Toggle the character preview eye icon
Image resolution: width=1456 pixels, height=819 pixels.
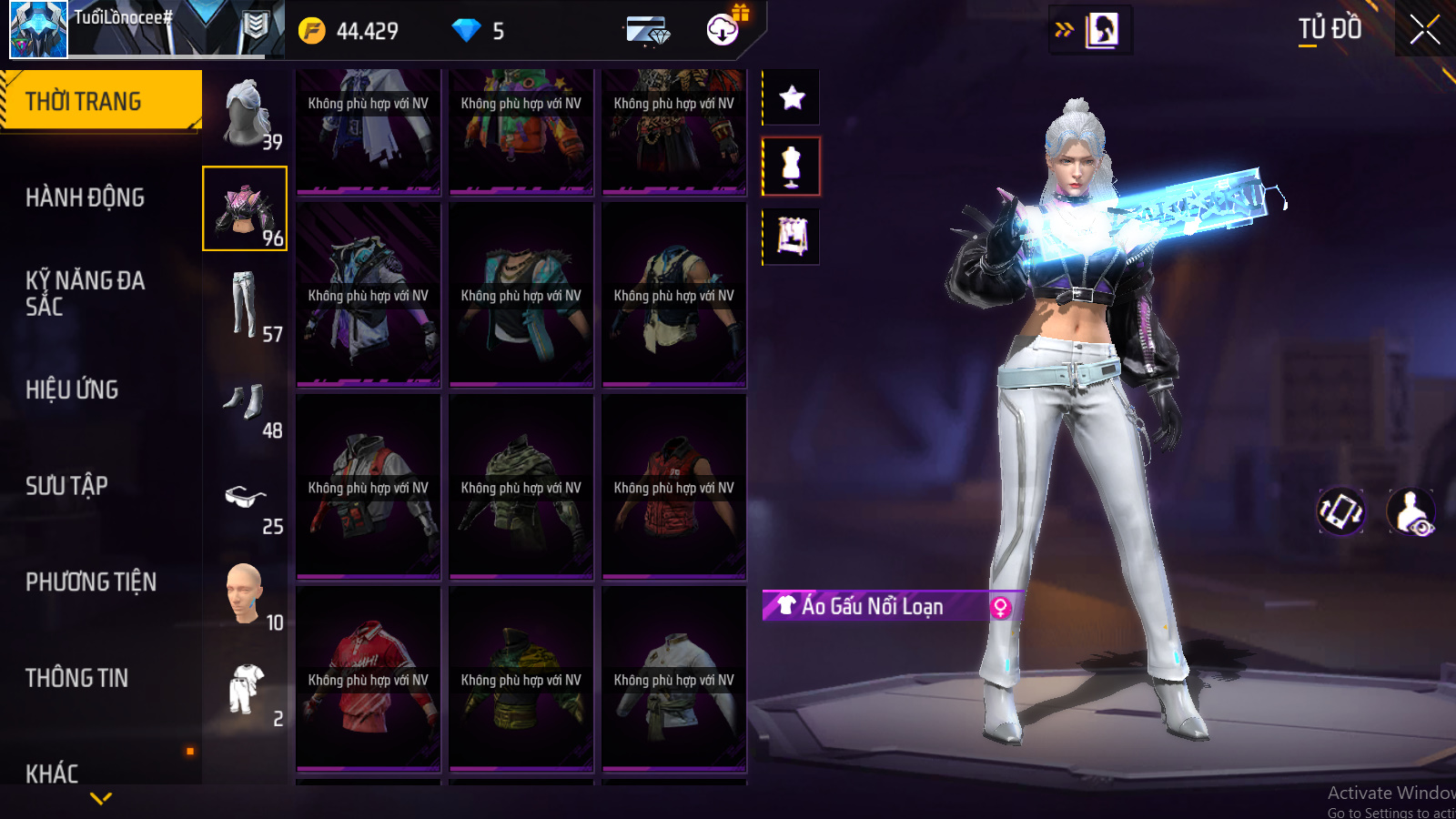(1411, 511)
